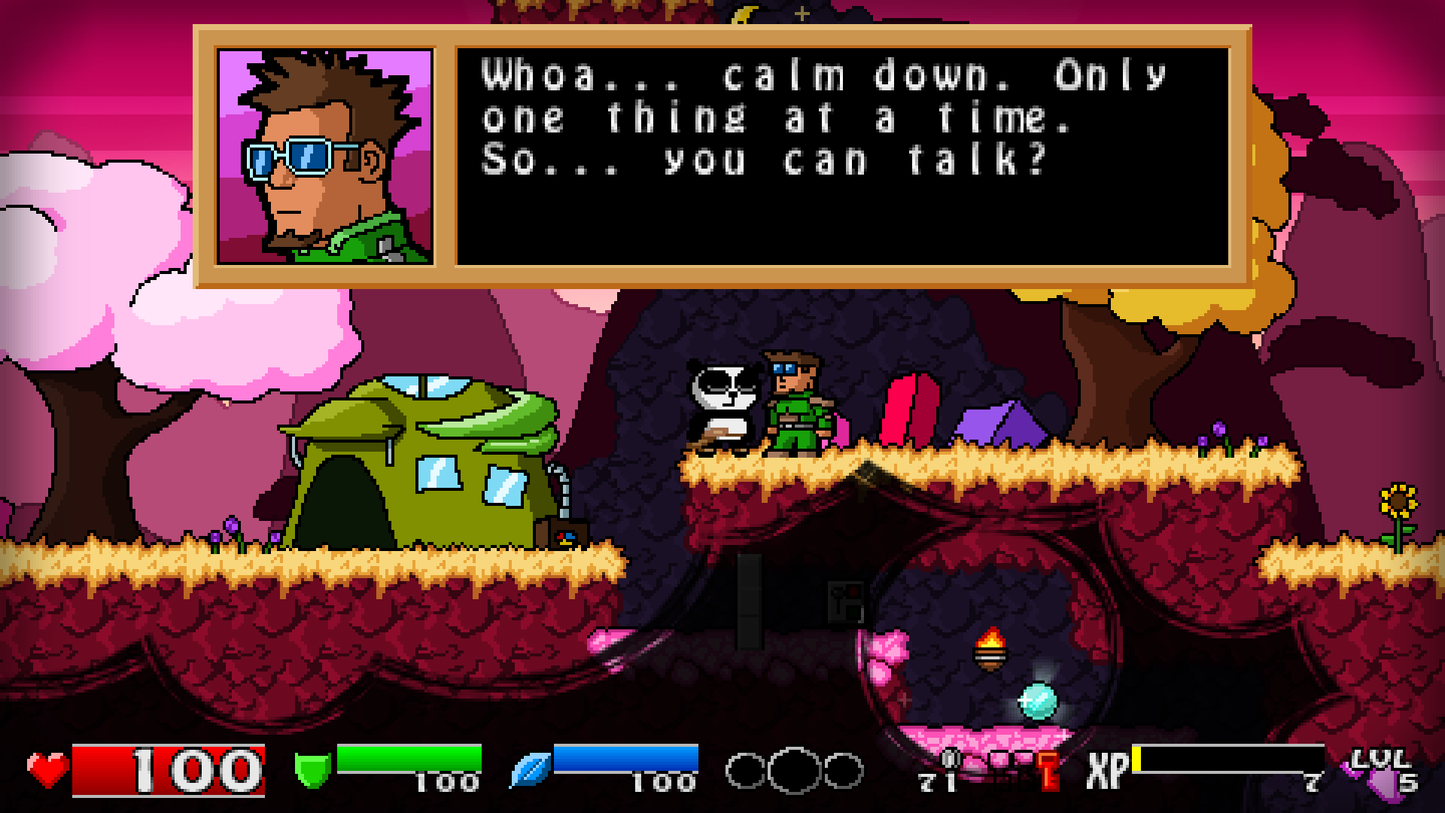Open the dialogue box to advance text
This screenshot has height=813, width=1445.
pyautogui.click(x=840, y=155)
